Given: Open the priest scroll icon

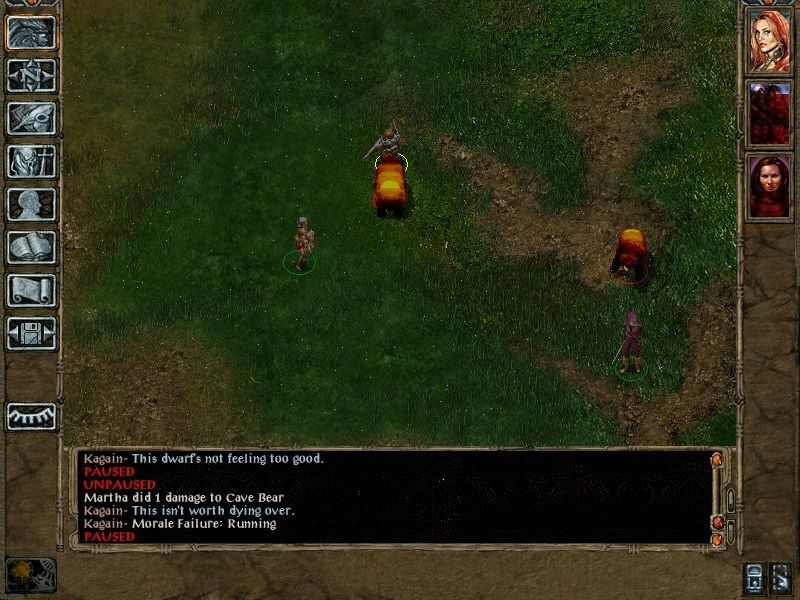Looking at the screenshot, I should pyautogui.click(x=31, y=290).
